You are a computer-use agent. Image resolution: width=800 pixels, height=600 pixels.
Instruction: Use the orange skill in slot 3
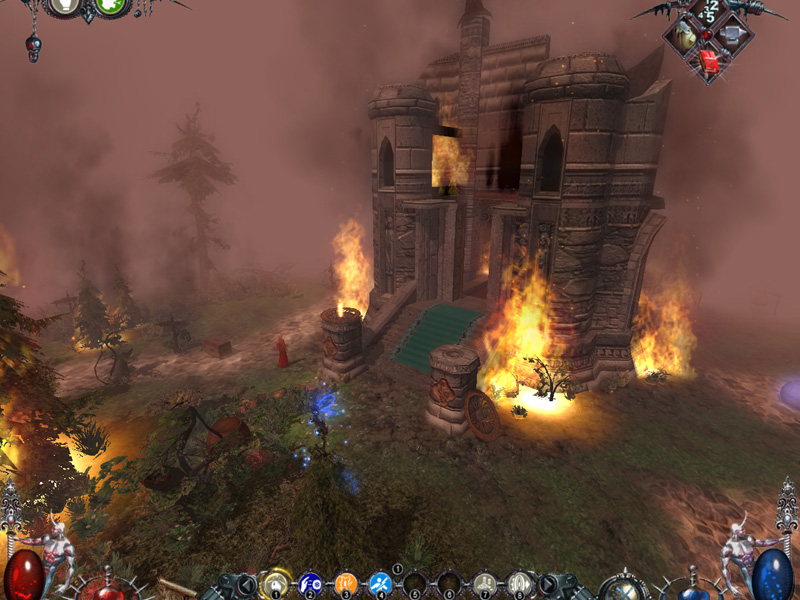[x=346, y=583]
